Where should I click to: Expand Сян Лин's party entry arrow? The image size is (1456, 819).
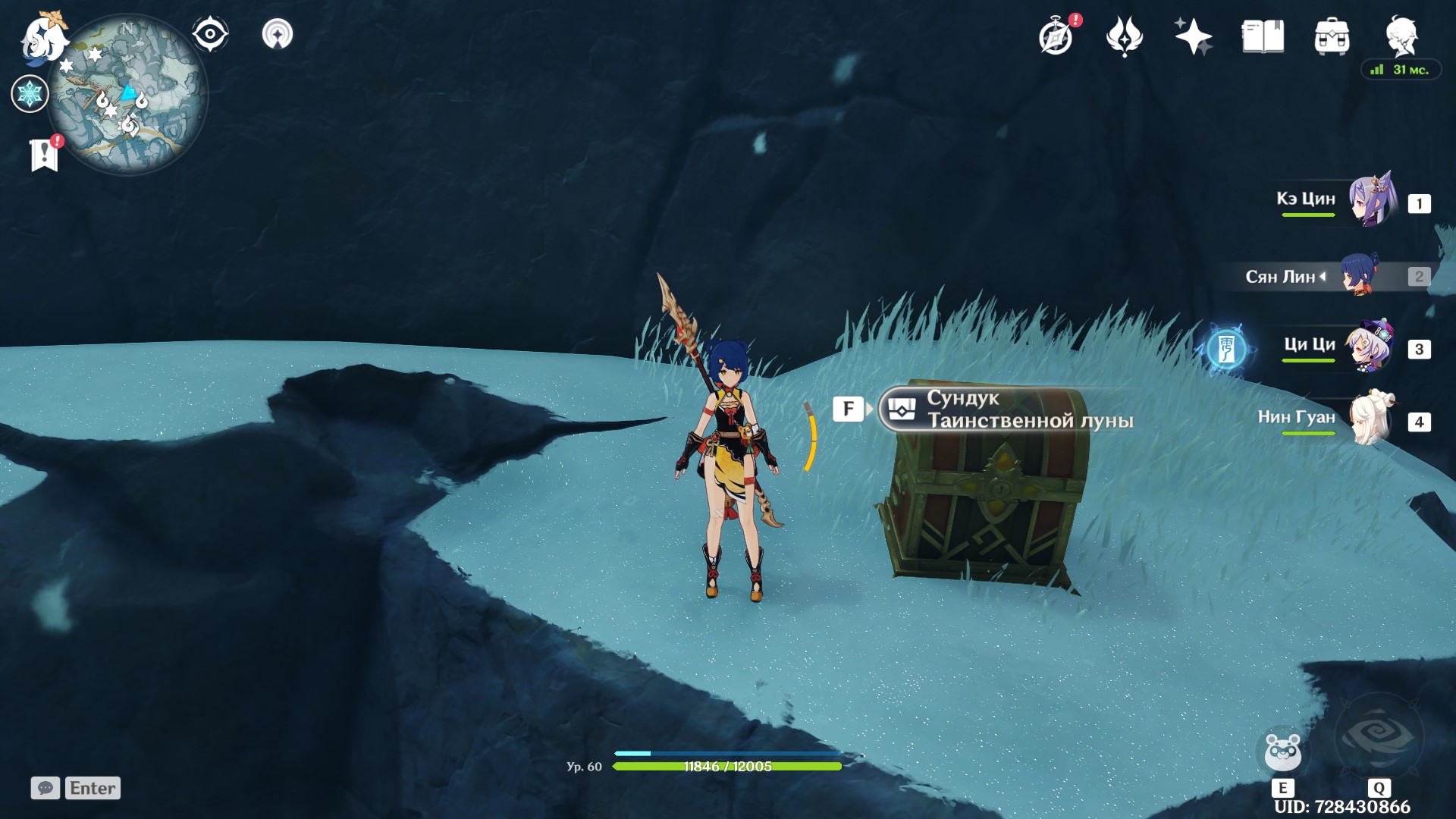pyautogui.click(x=1323, y=277)
